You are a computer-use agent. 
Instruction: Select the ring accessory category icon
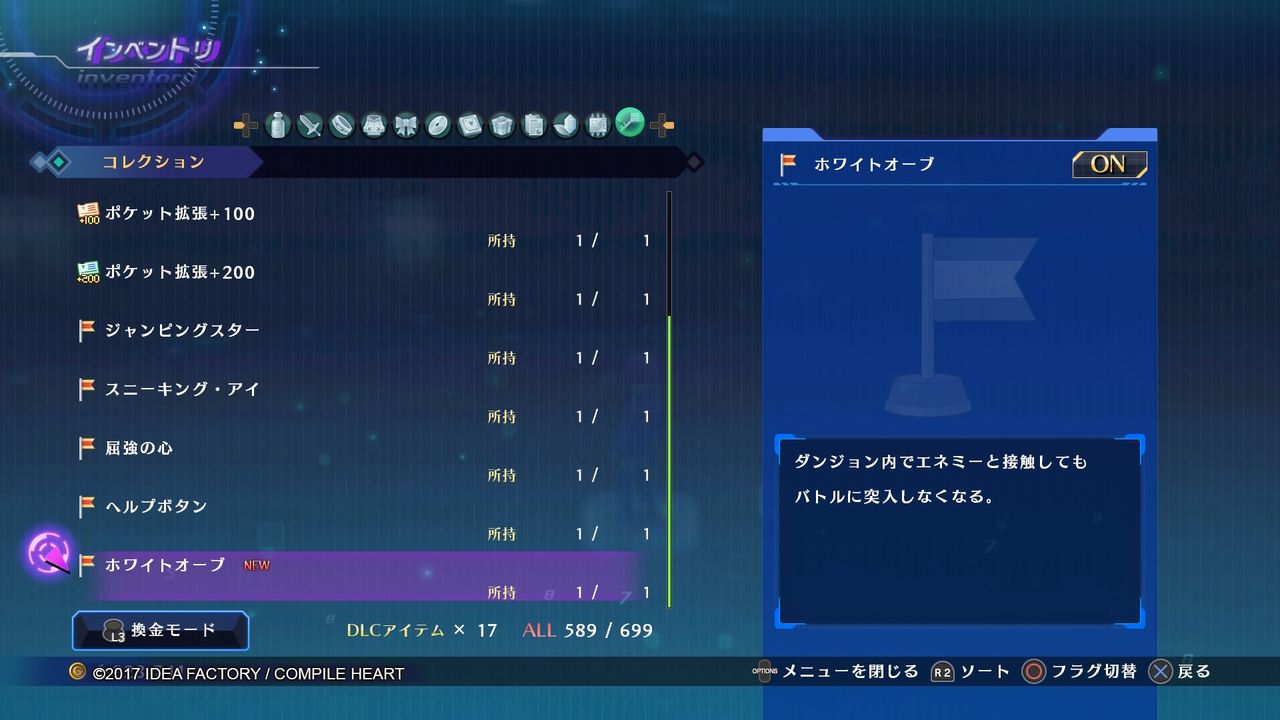[x=340, y=125]
